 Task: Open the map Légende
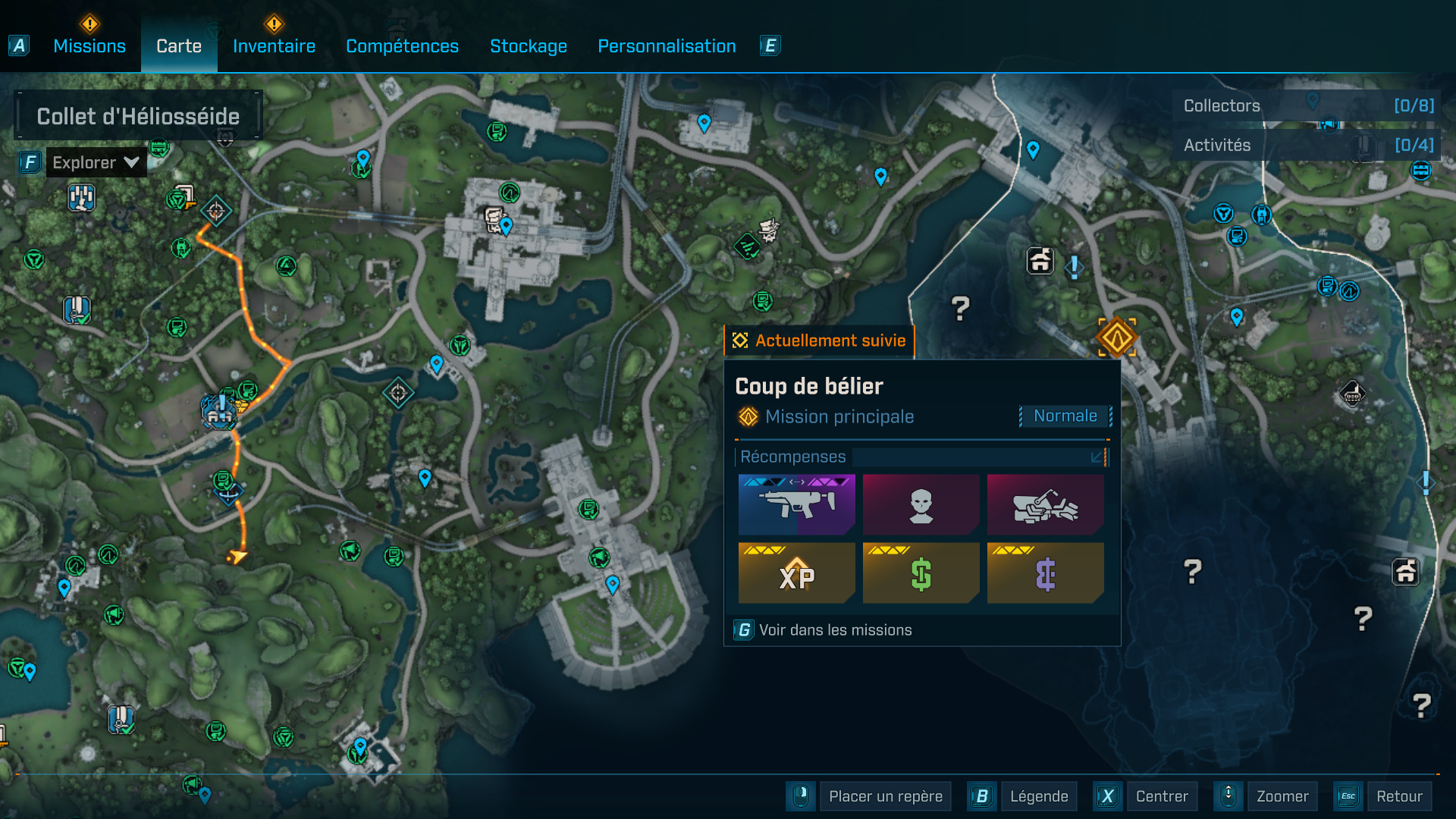[1038, 796]
